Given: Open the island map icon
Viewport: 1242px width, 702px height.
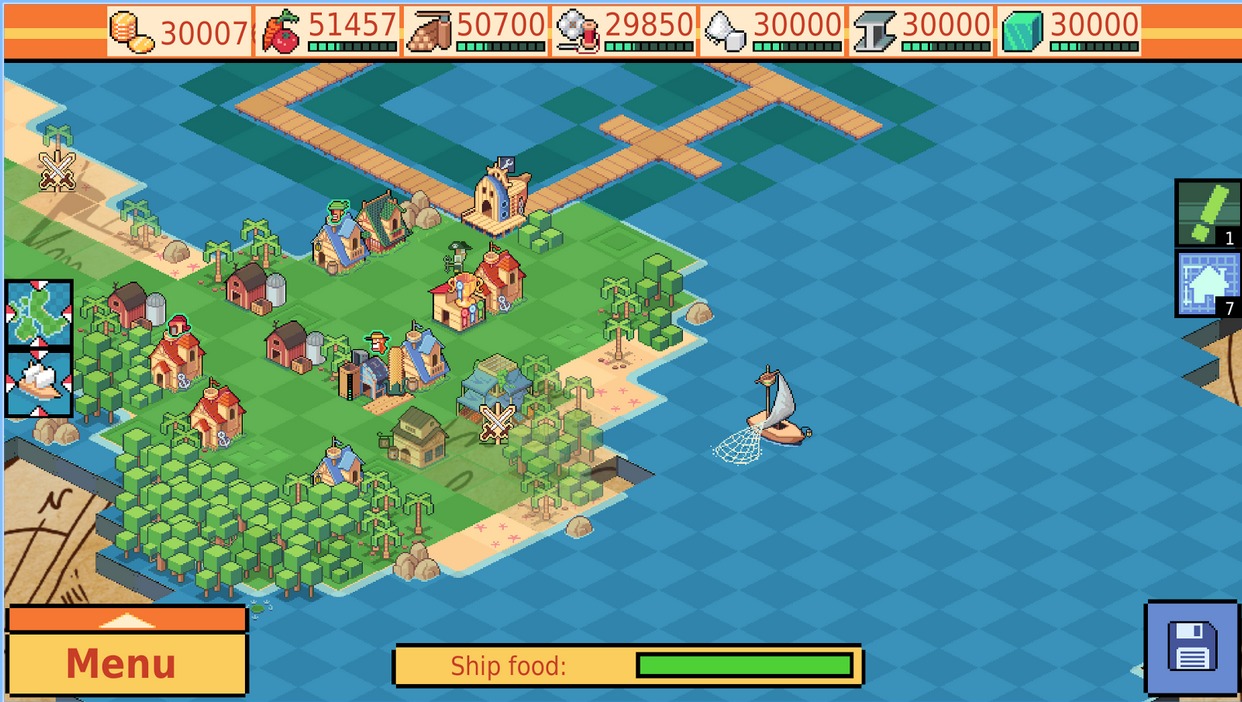Looking at the screenshot, I should [39, 313].
